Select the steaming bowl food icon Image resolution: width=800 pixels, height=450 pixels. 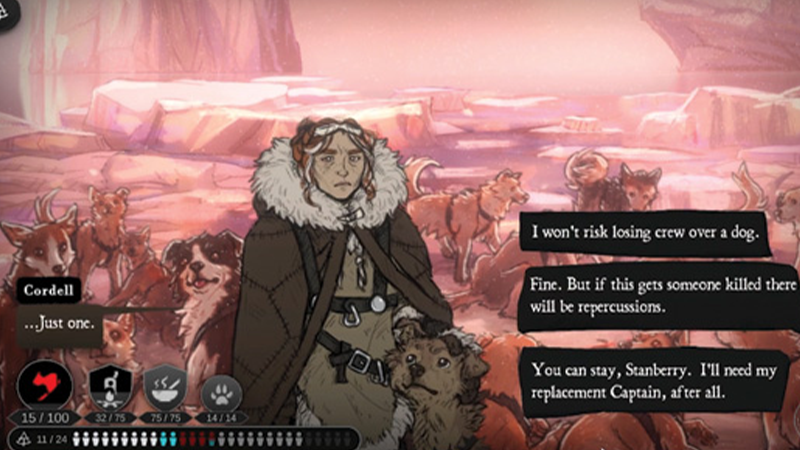tap(166, 386)
